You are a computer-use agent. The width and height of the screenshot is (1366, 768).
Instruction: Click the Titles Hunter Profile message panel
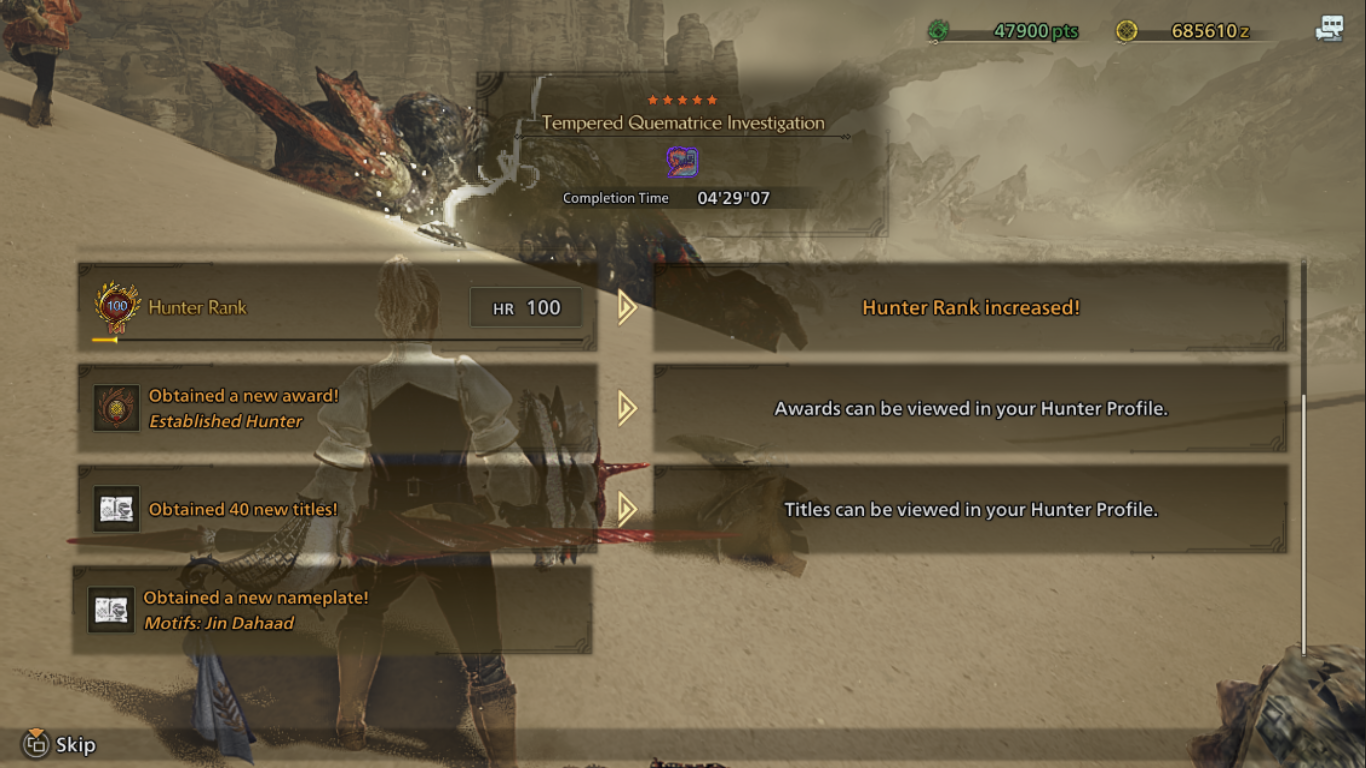pyautogui.click(x=970, y=509)
